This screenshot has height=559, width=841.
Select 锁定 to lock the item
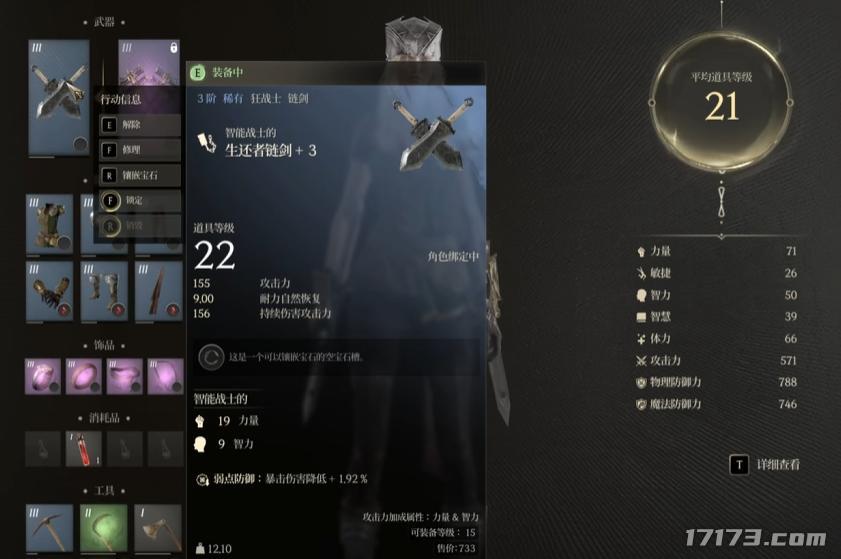139,201
